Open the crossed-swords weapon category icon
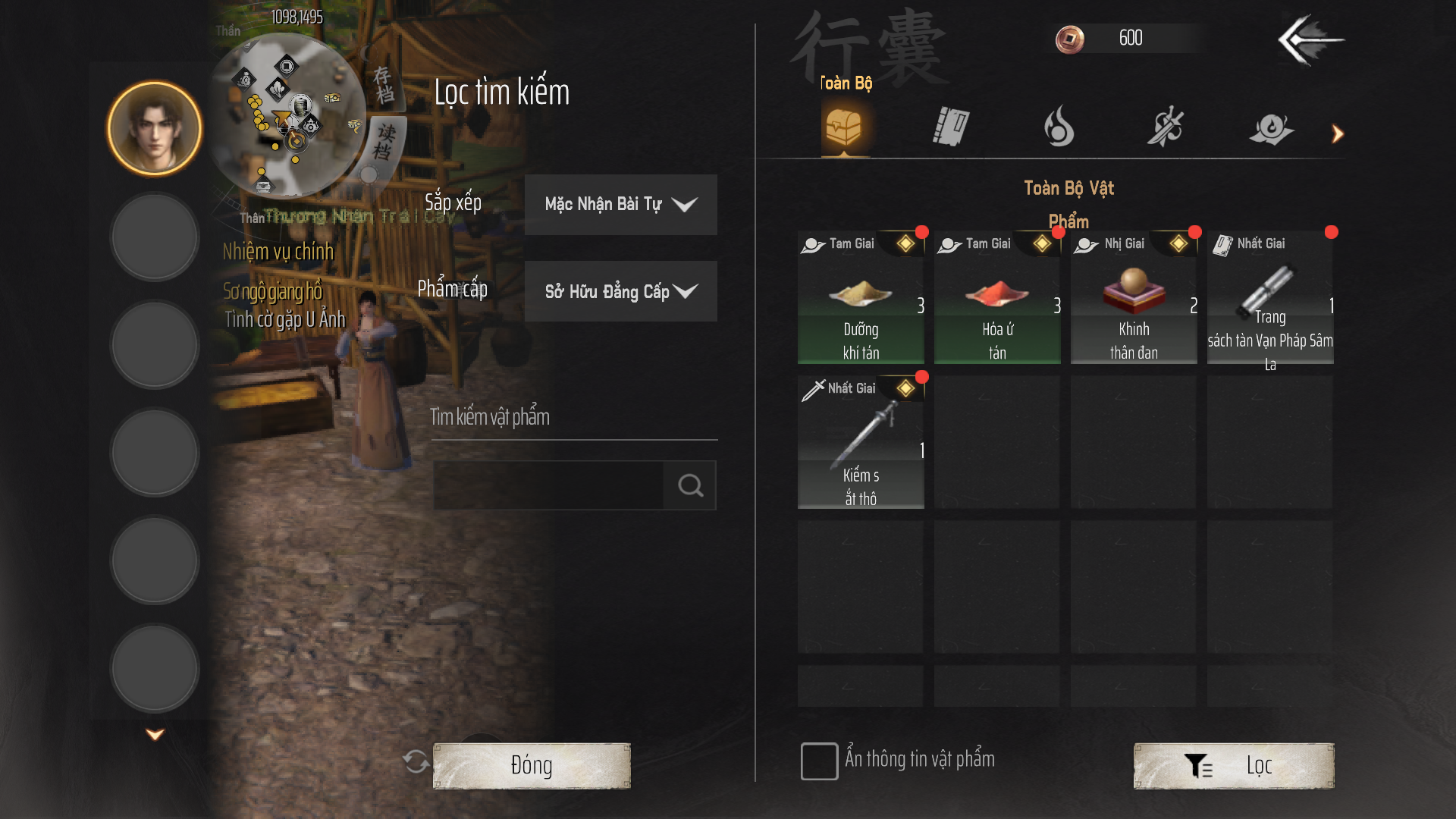The image size is (1456, 819). click(x=1166, y=127)
